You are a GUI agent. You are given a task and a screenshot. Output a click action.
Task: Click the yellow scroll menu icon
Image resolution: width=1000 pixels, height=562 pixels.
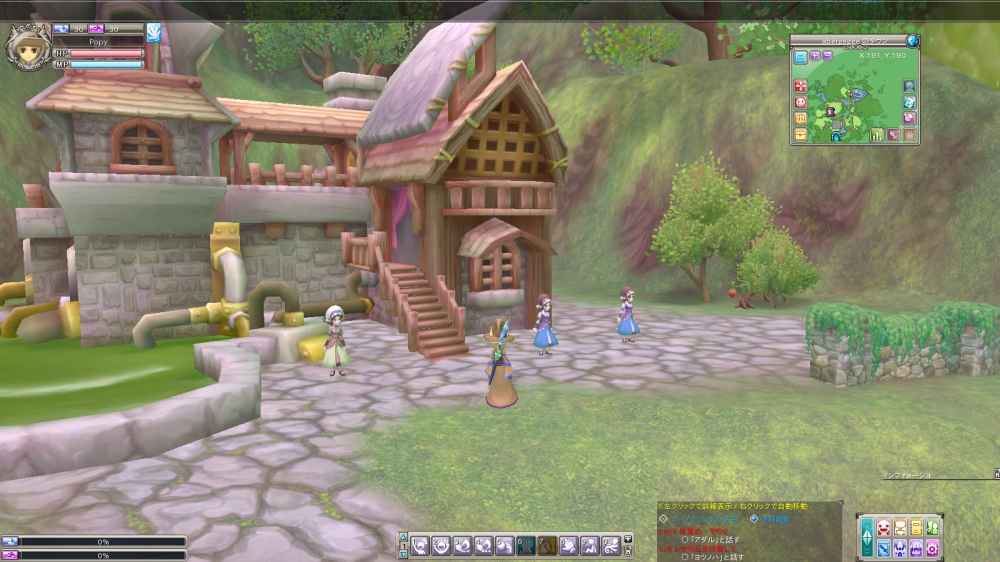[x=916, y=528]
